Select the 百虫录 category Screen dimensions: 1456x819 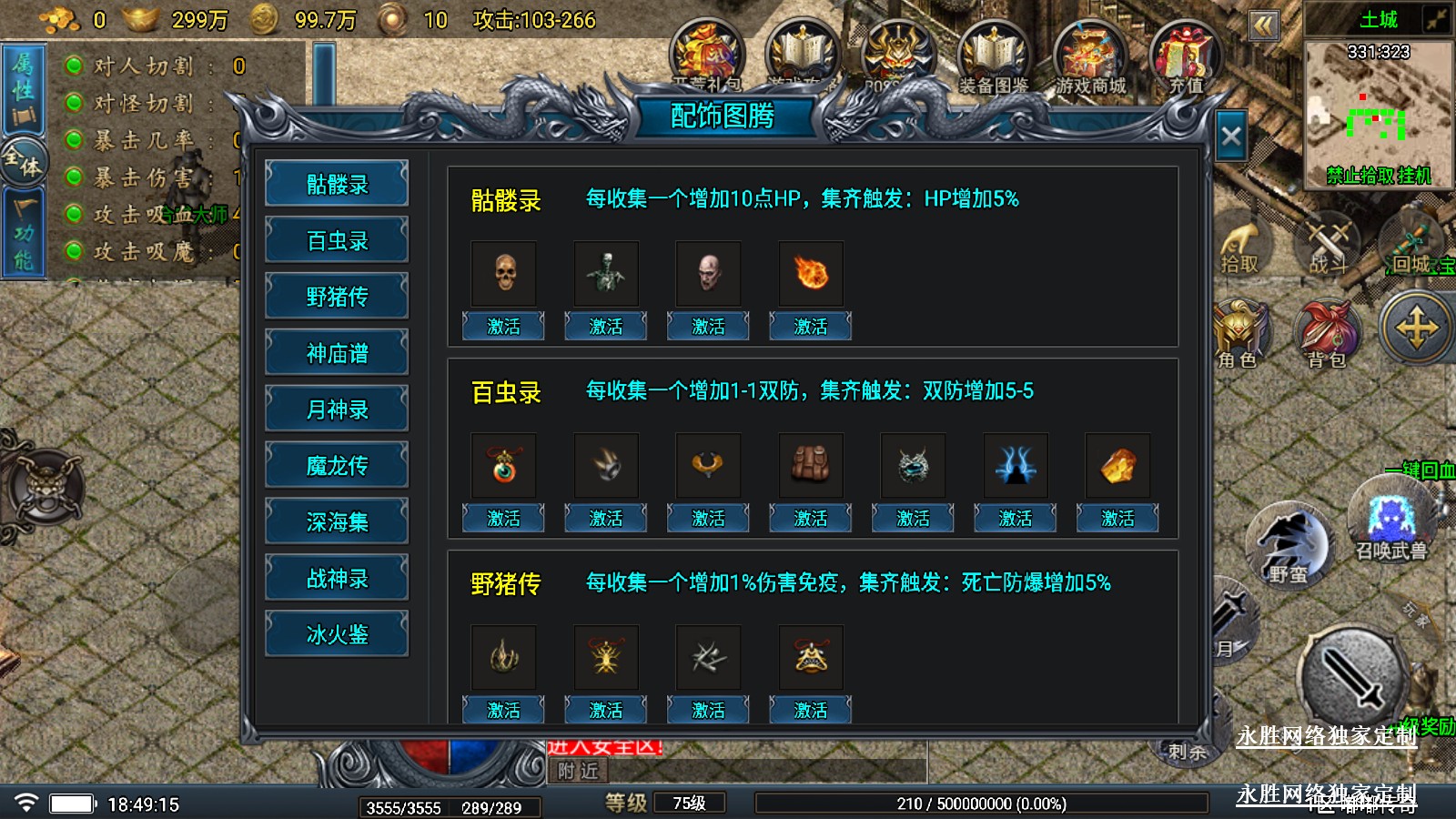pos(337,241)
